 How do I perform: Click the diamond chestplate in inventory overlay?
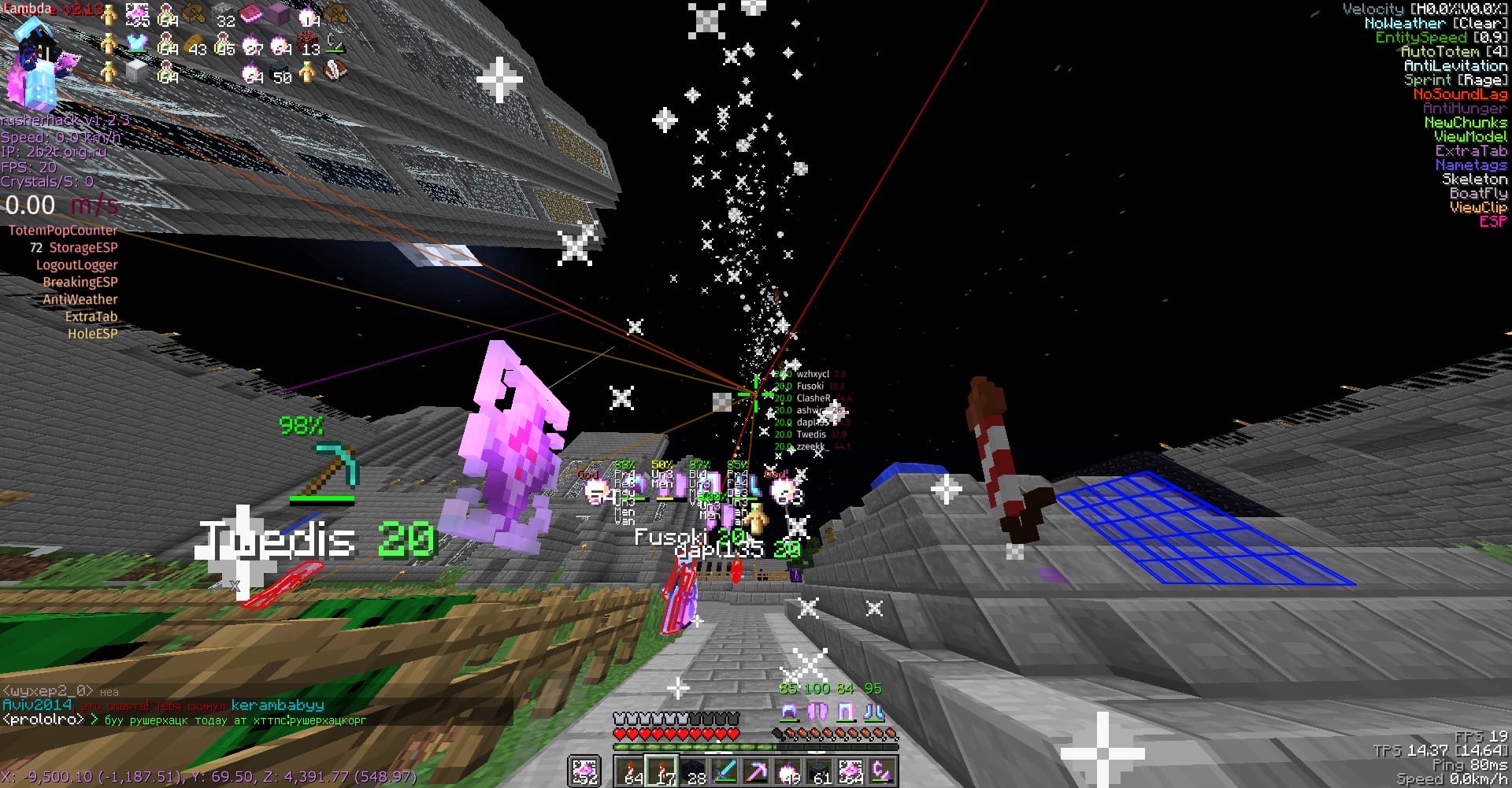tap(137, 43)
